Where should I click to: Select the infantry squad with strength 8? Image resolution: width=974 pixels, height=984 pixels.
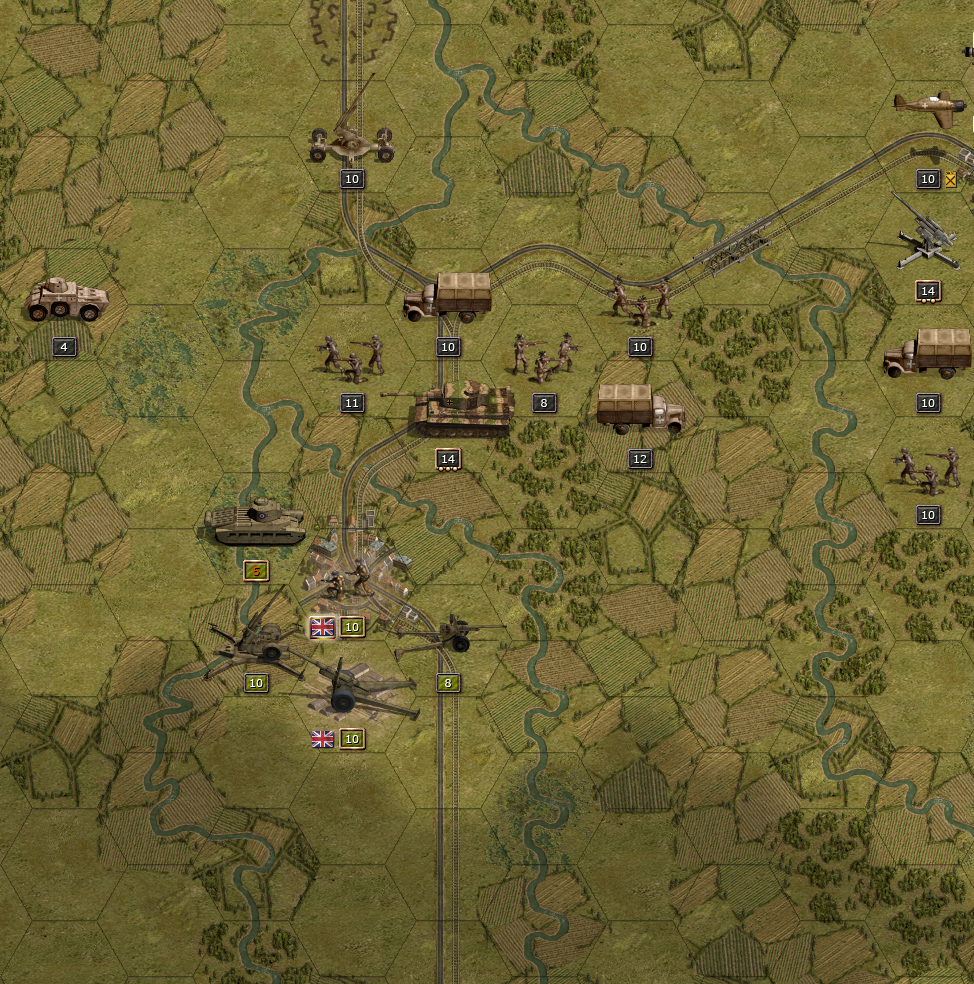pyautogui.click(x=543, y=357)
